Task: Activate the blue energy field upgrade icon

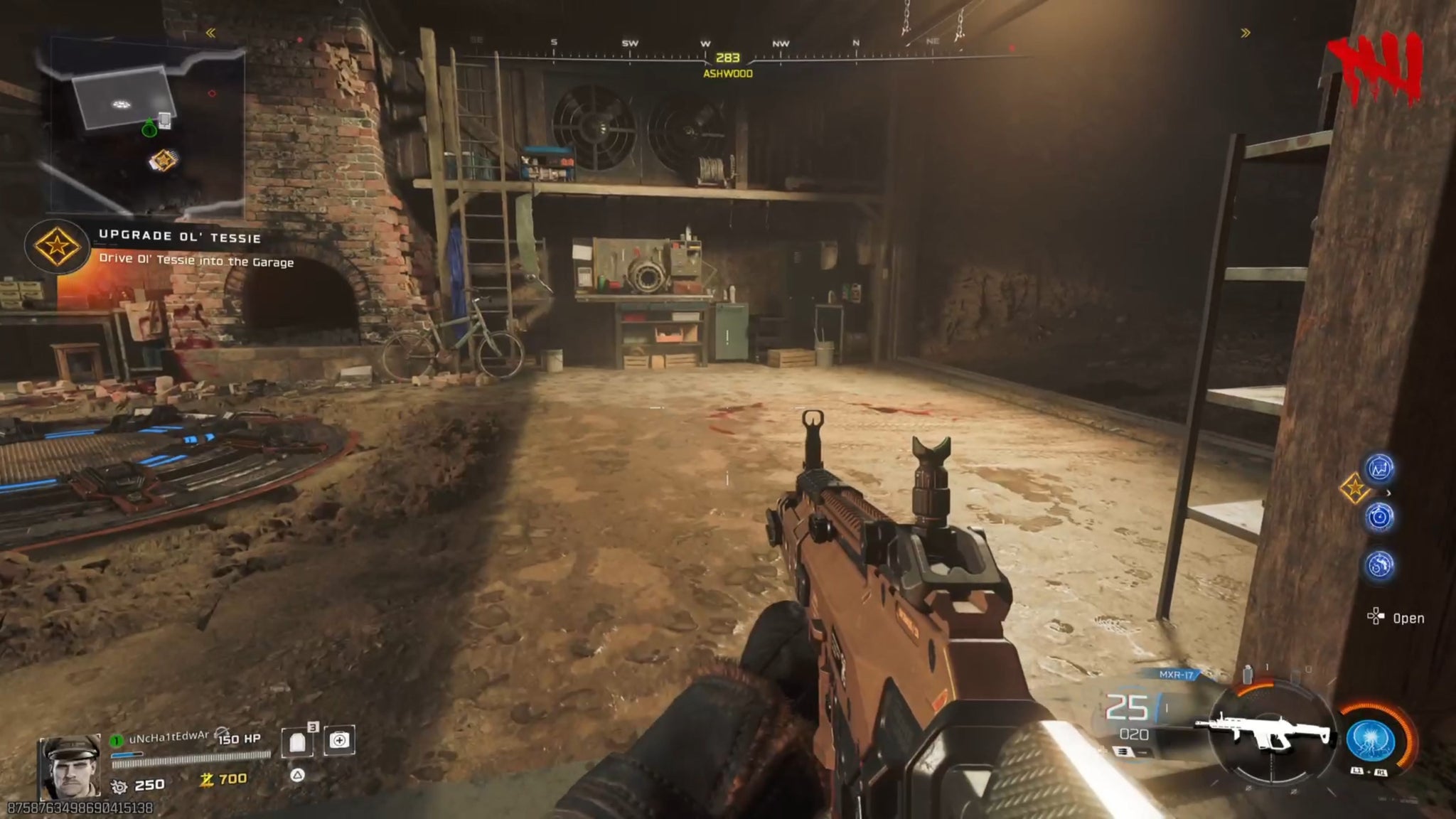Action: (x=1371, y=739)
